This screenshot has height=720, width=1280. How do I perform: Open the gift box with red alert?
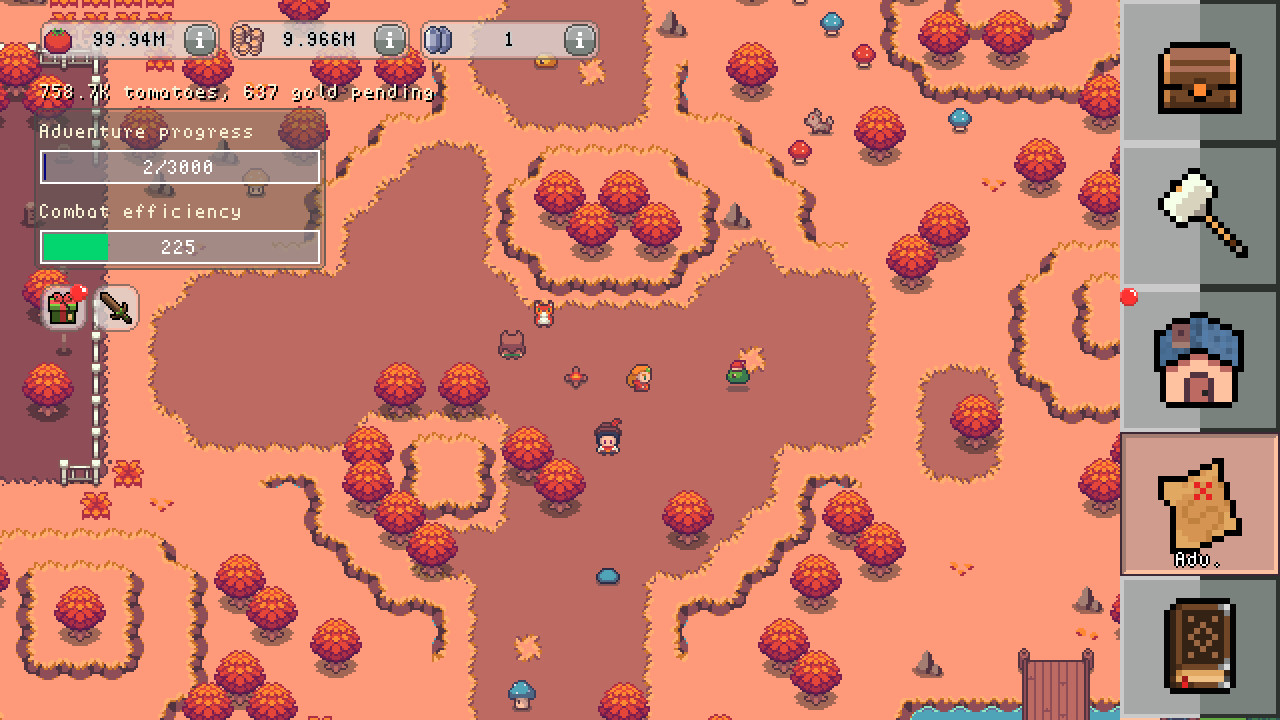tap(63, 307)
